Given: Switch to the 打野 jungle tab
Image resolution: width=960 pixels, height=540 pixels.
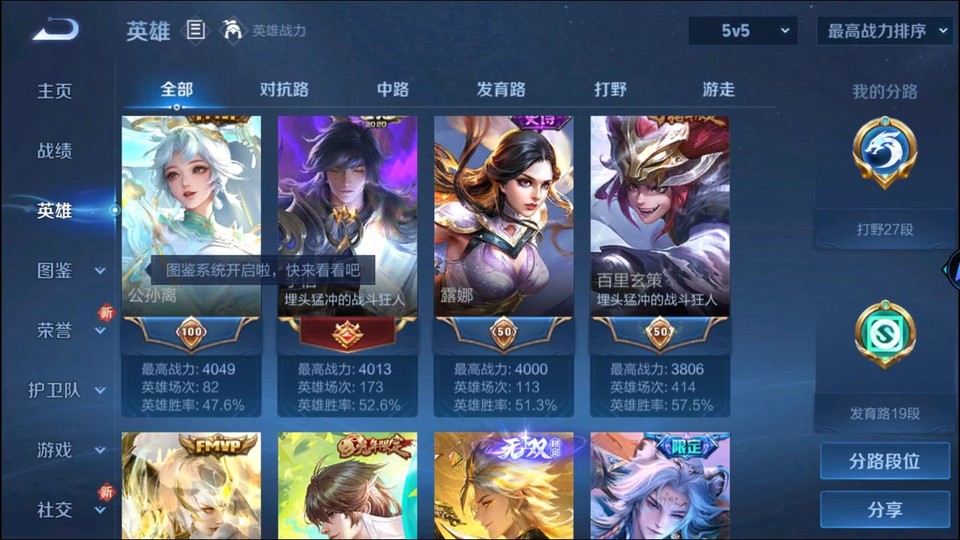Looking at the screenshot, I should 610,89.
